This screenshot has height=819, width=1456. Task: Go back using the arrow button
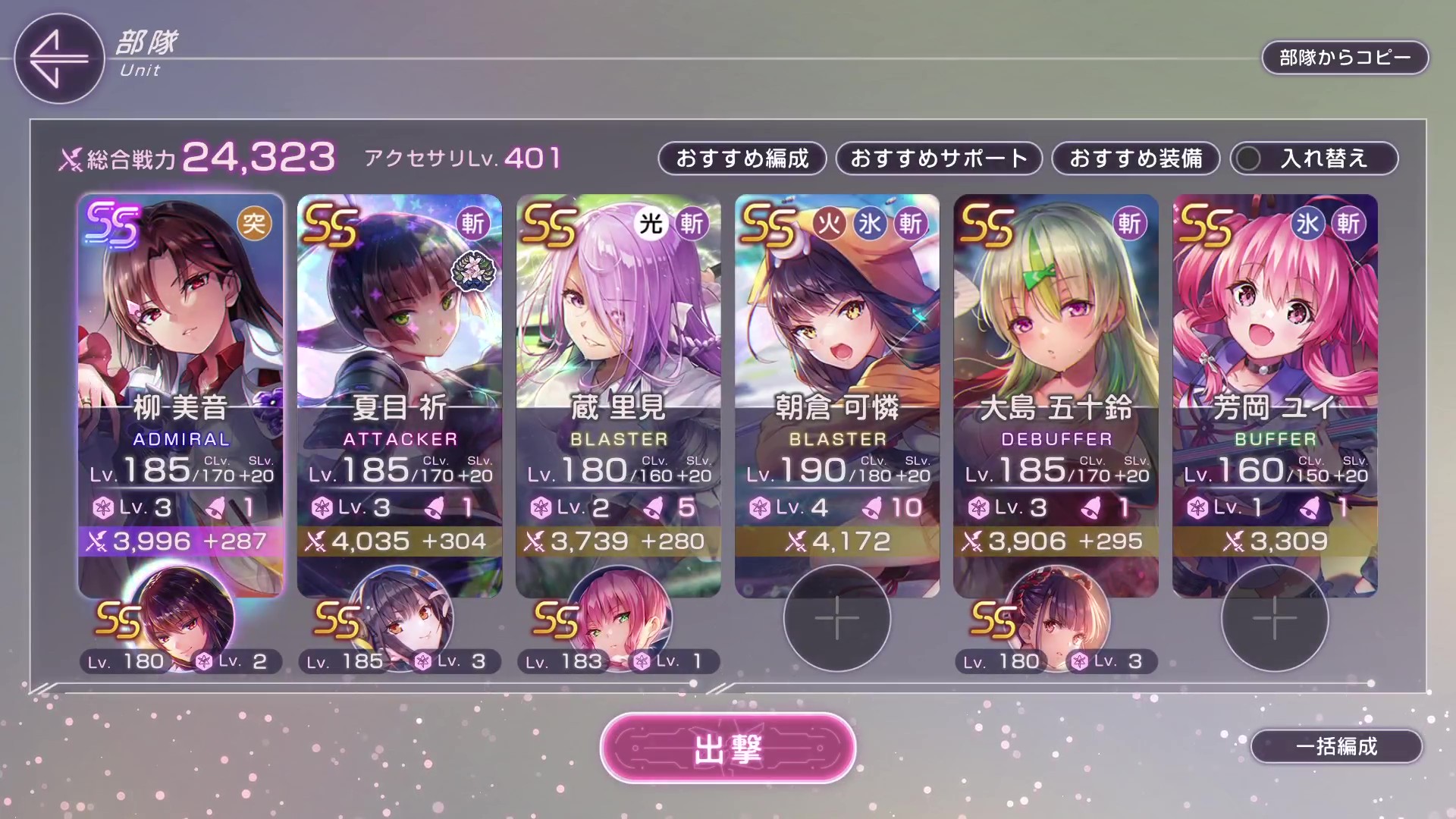(x=58, y=58)
